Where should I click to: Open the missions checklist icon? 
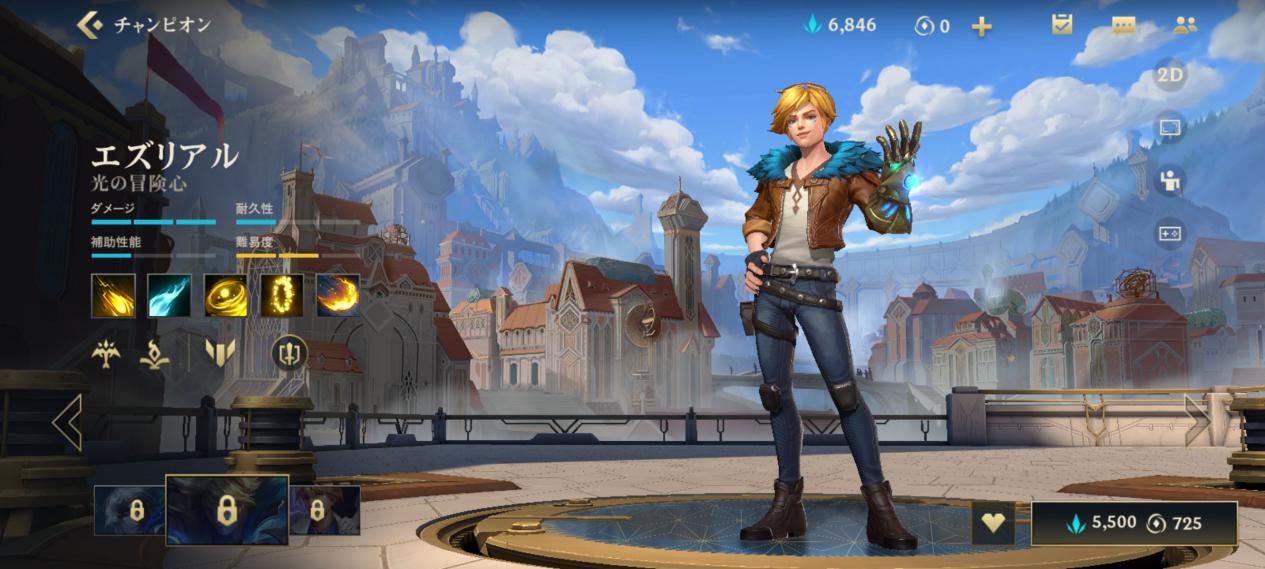(x=1062, y=25)
